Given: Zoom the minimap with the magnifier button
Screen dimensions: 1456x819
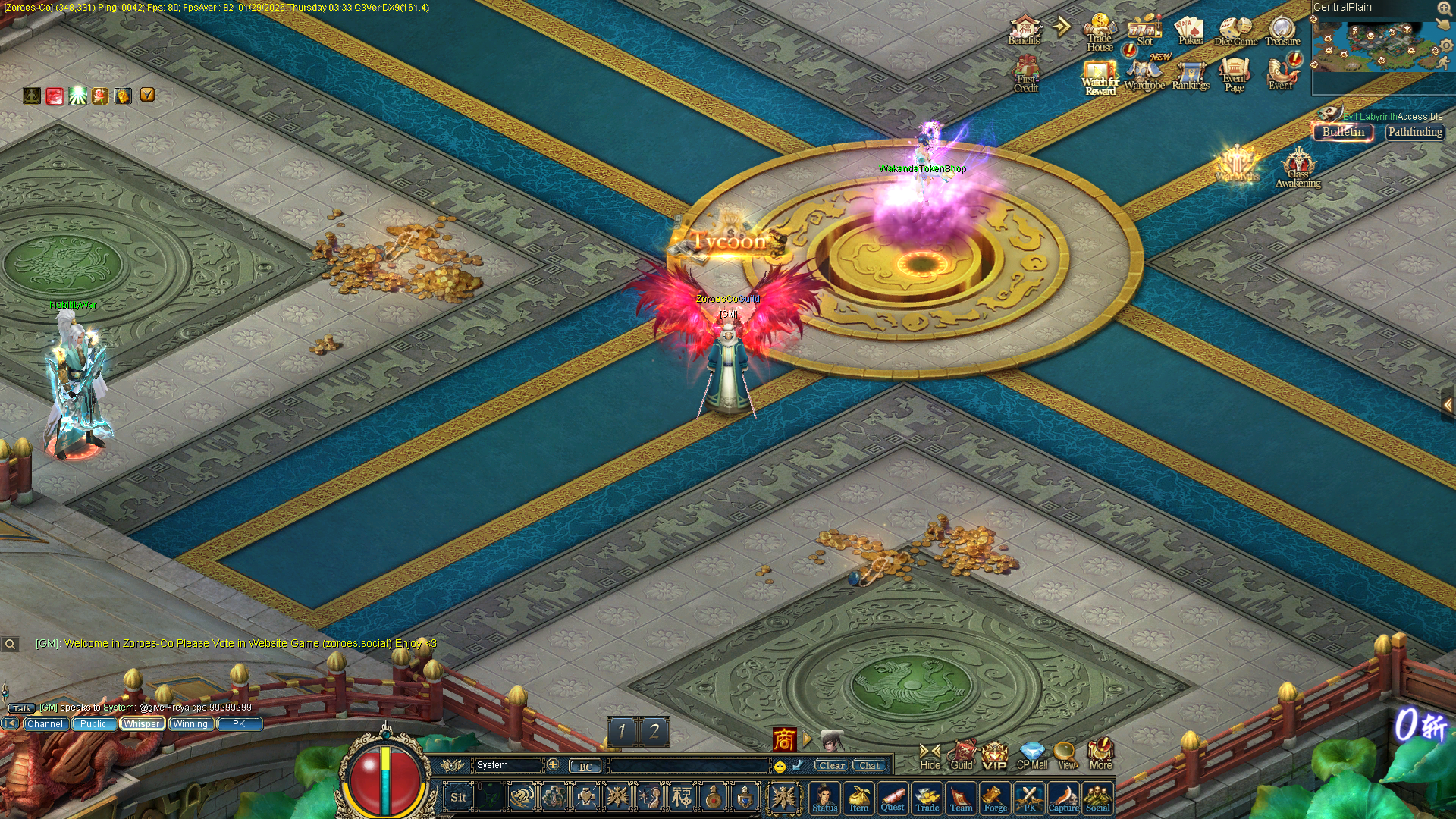Looking at the screenshot, I should click(1444, 8).
